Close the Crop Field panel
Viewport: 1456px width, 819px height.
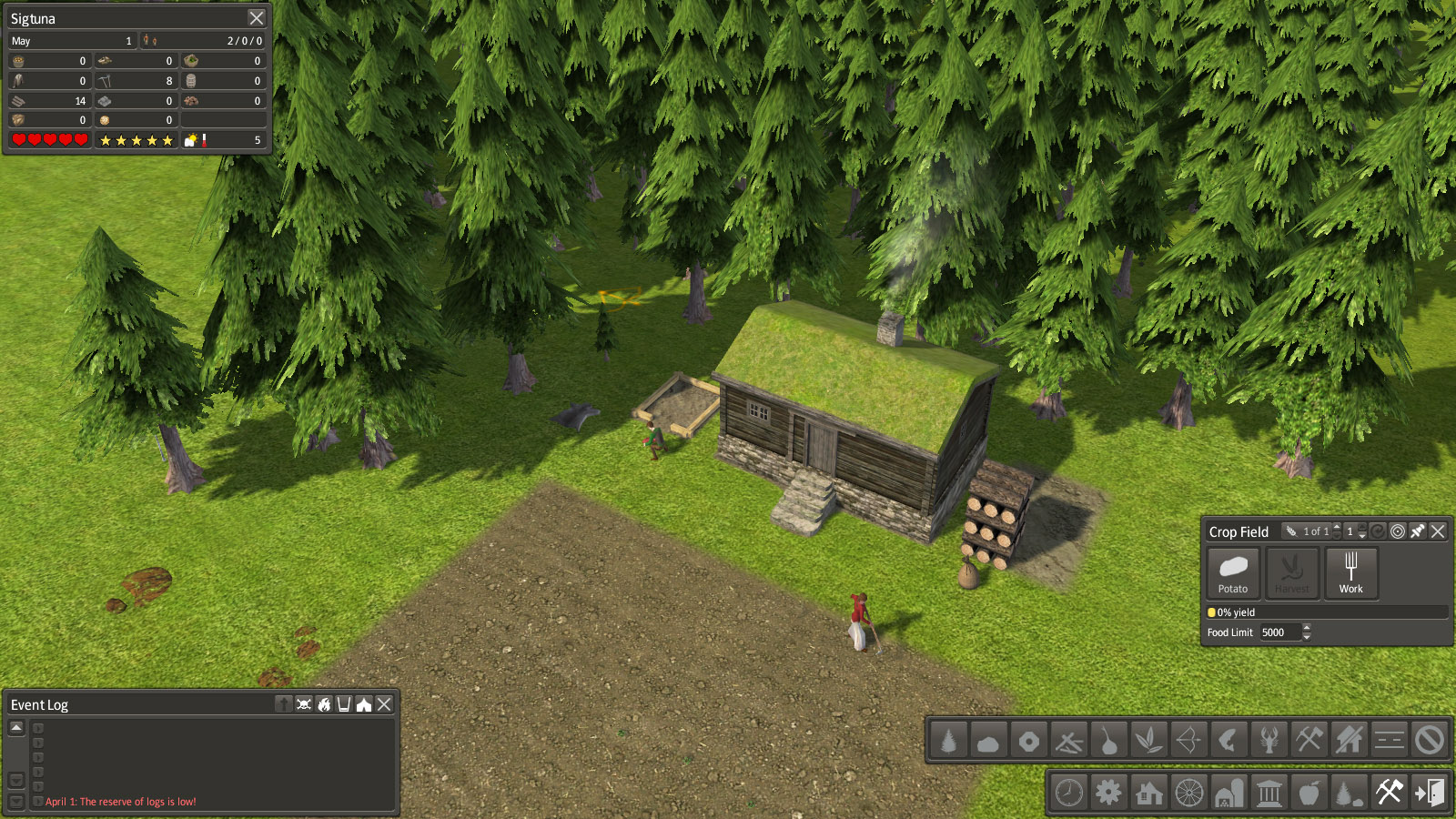click(1438, 531)
